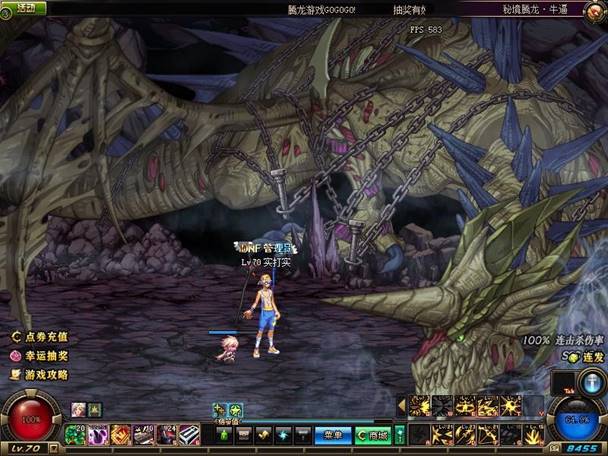Use the green clover item with count 20
The height and width of the screenshot is (456, 608).
74,434
